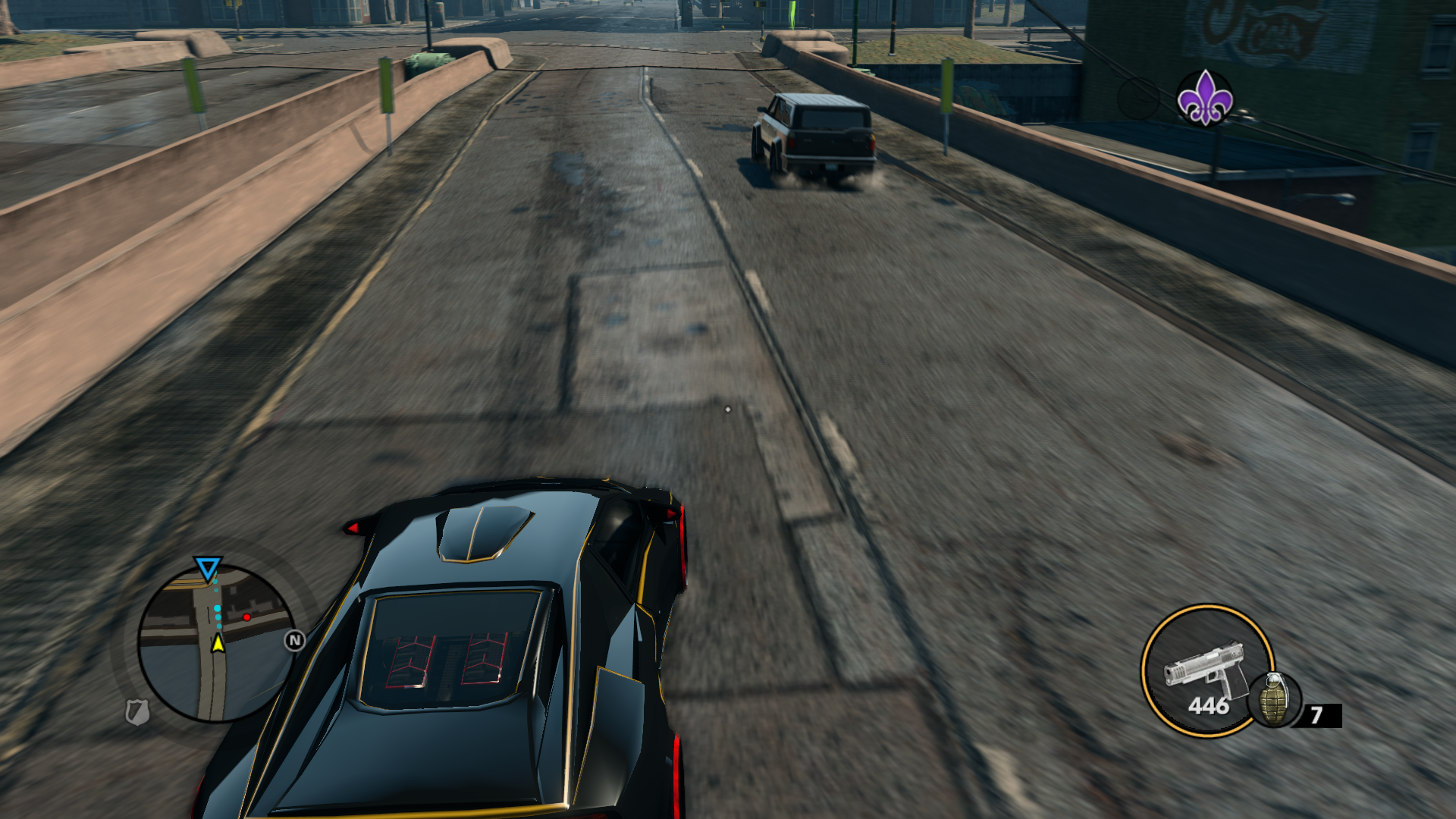This screenshot has width=1456, height=819.
Task: Select the pistol weapon icon
Action: click(1204, 667)
